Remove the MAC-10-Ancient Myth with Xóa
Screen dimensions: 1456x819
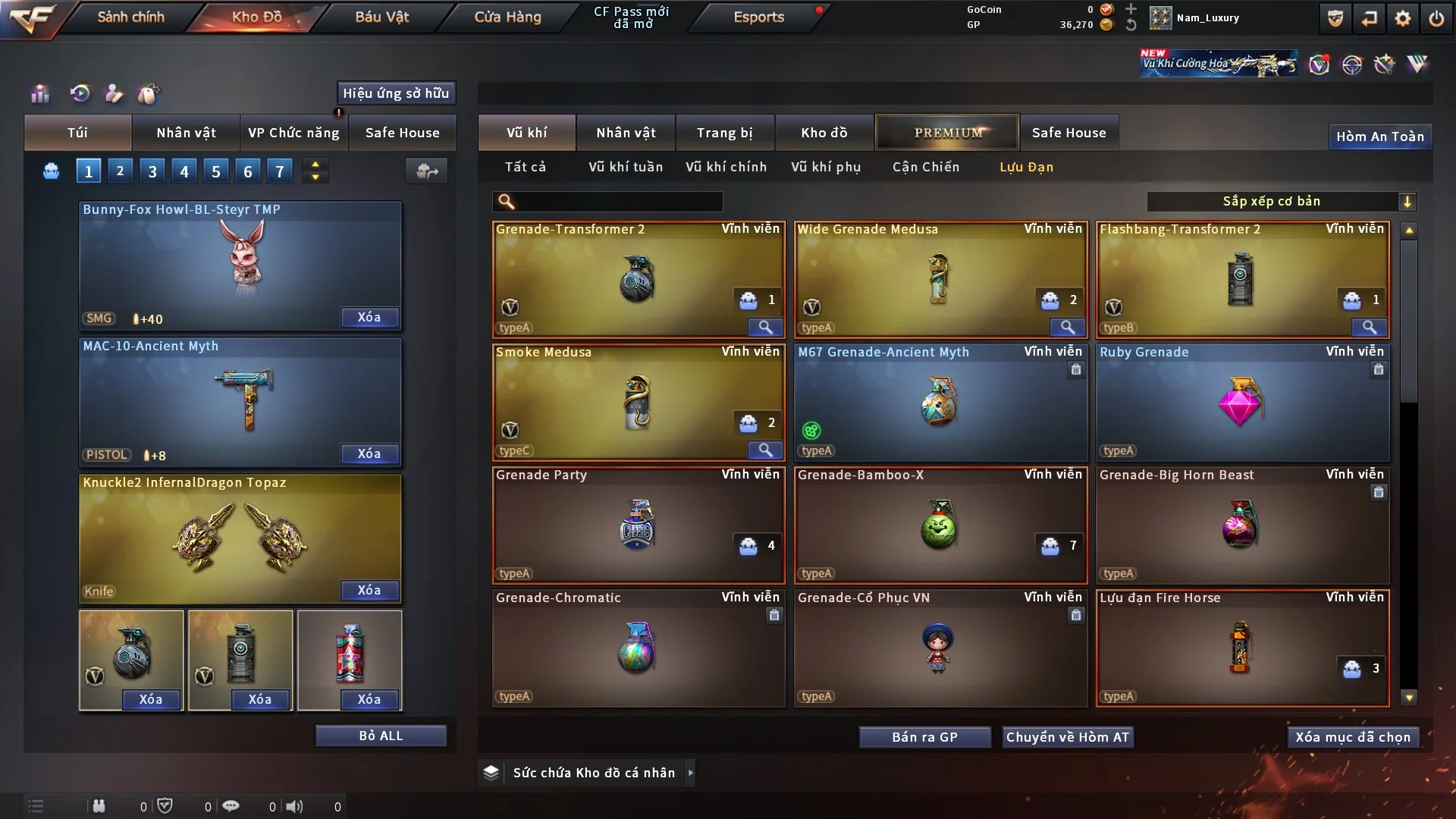pos(369,453)
